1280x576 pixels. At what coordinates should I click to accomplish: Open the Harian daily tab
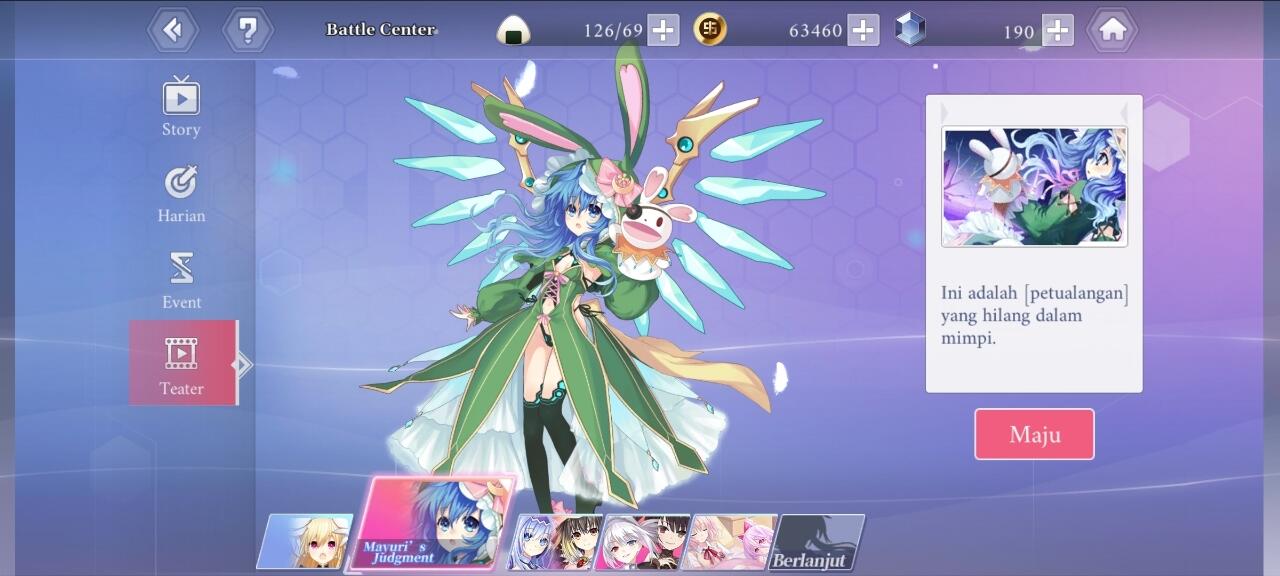181,194
